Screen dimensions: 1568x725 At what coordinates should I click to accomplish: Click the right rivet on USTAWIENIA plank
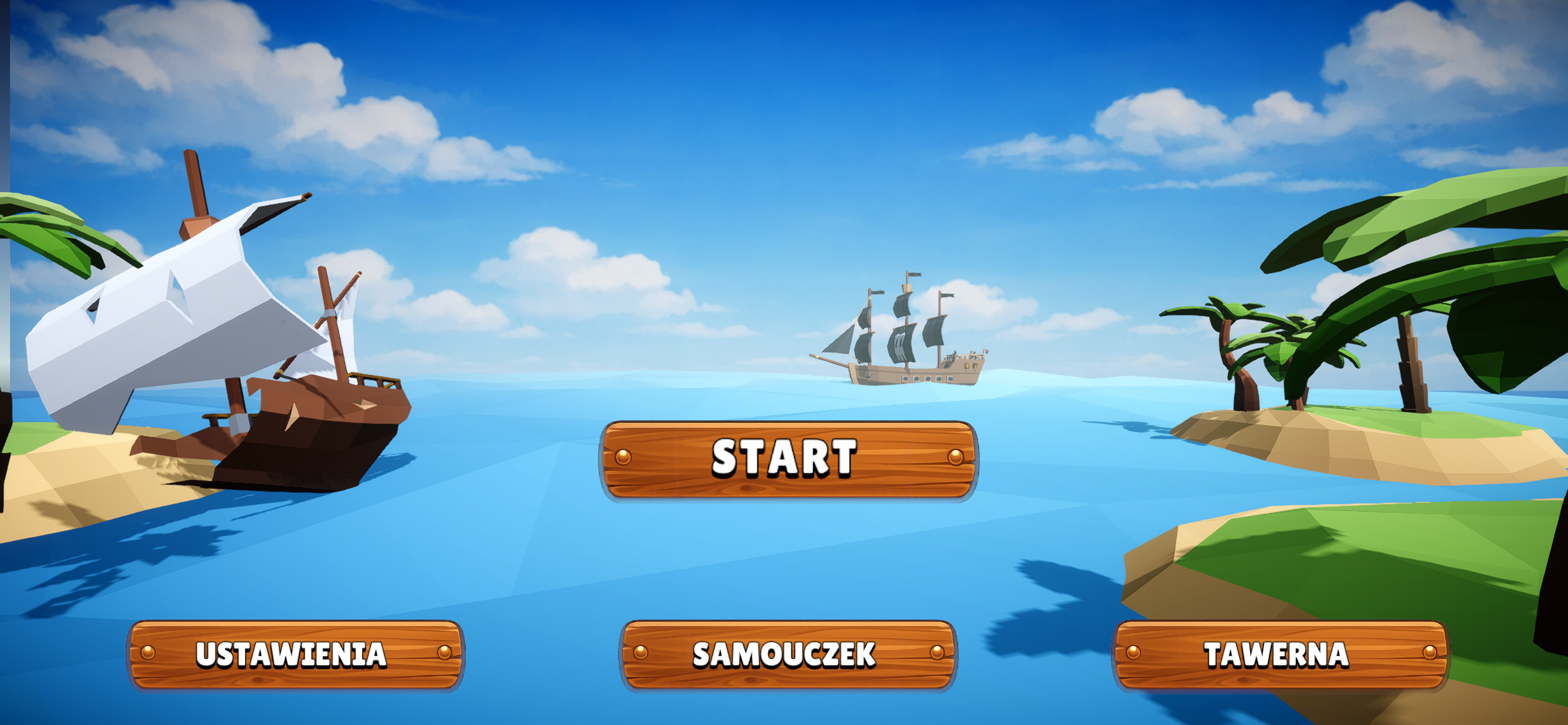443,654
